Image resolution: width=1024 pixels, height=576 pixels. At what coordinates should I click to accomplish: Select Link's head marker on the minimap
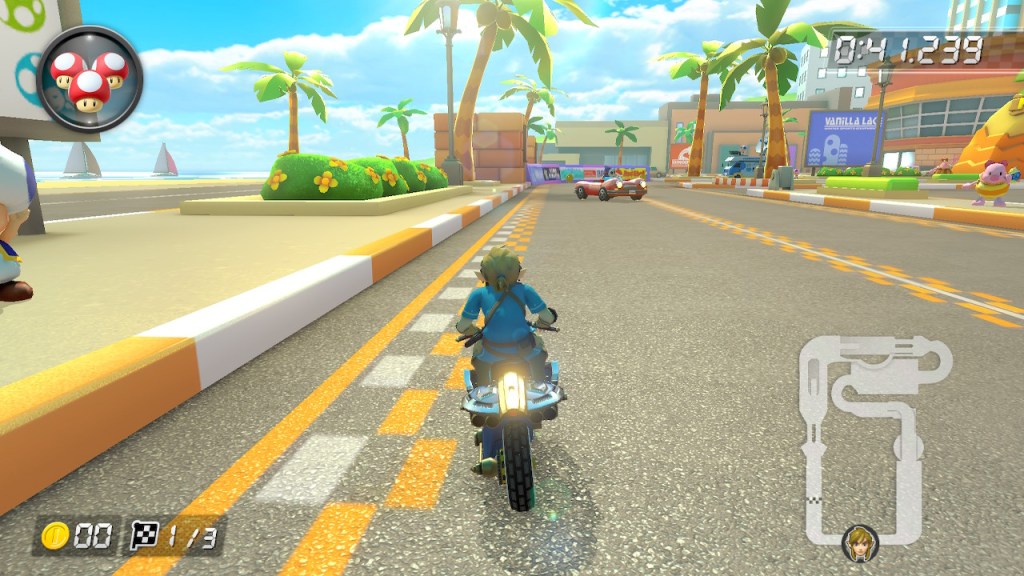tap(859, 543)
